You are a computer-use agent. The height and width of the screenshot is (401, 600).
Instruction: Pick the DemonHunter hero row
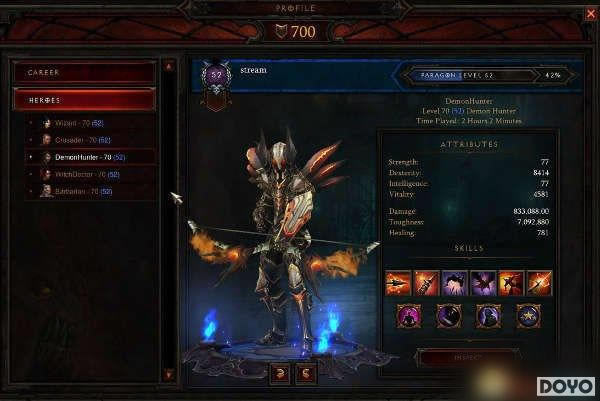[88, 157]
